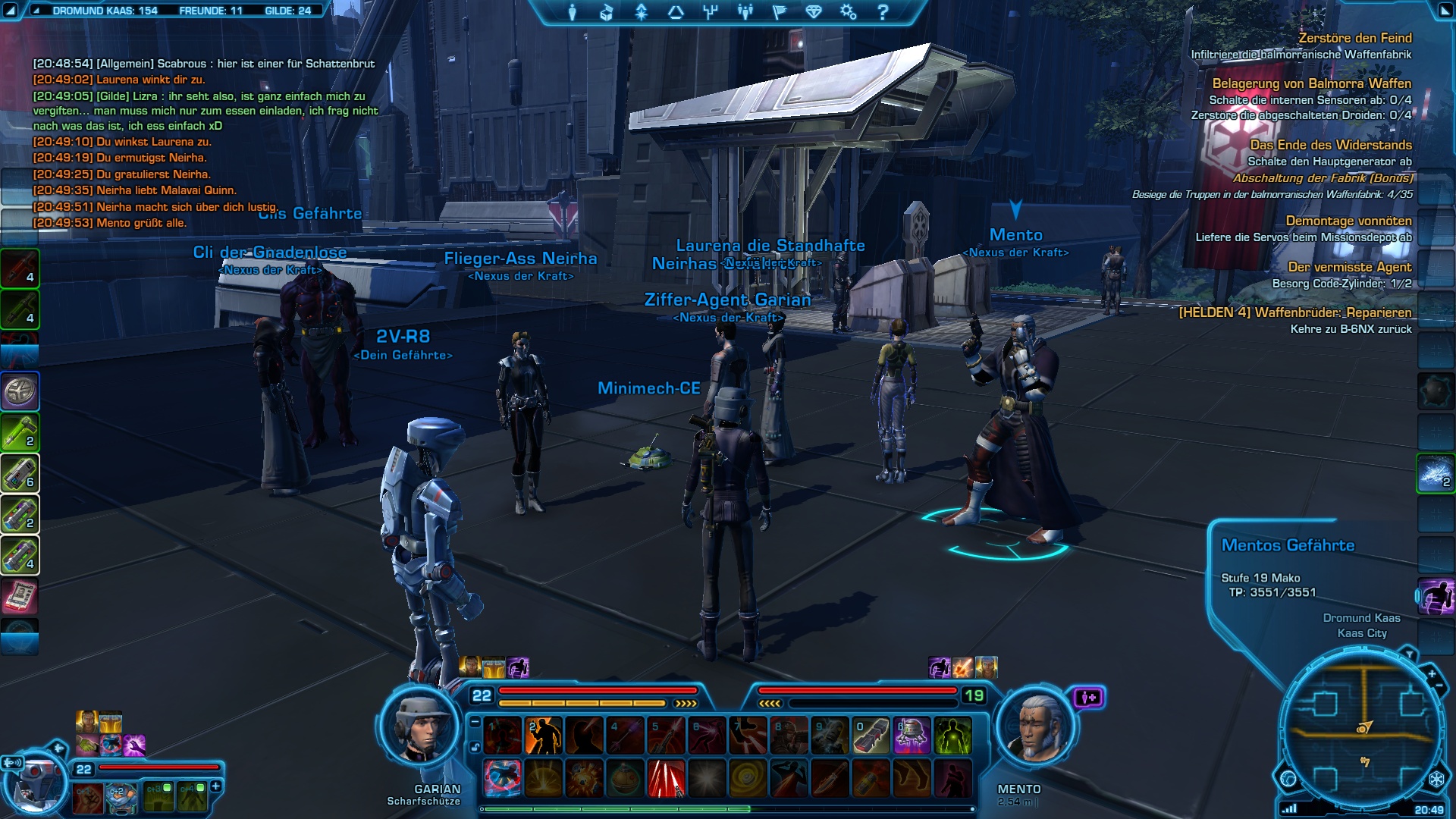Screen dimensions: 1456x819
Task: Open the diamond cartel market icon
Action: 814,12
